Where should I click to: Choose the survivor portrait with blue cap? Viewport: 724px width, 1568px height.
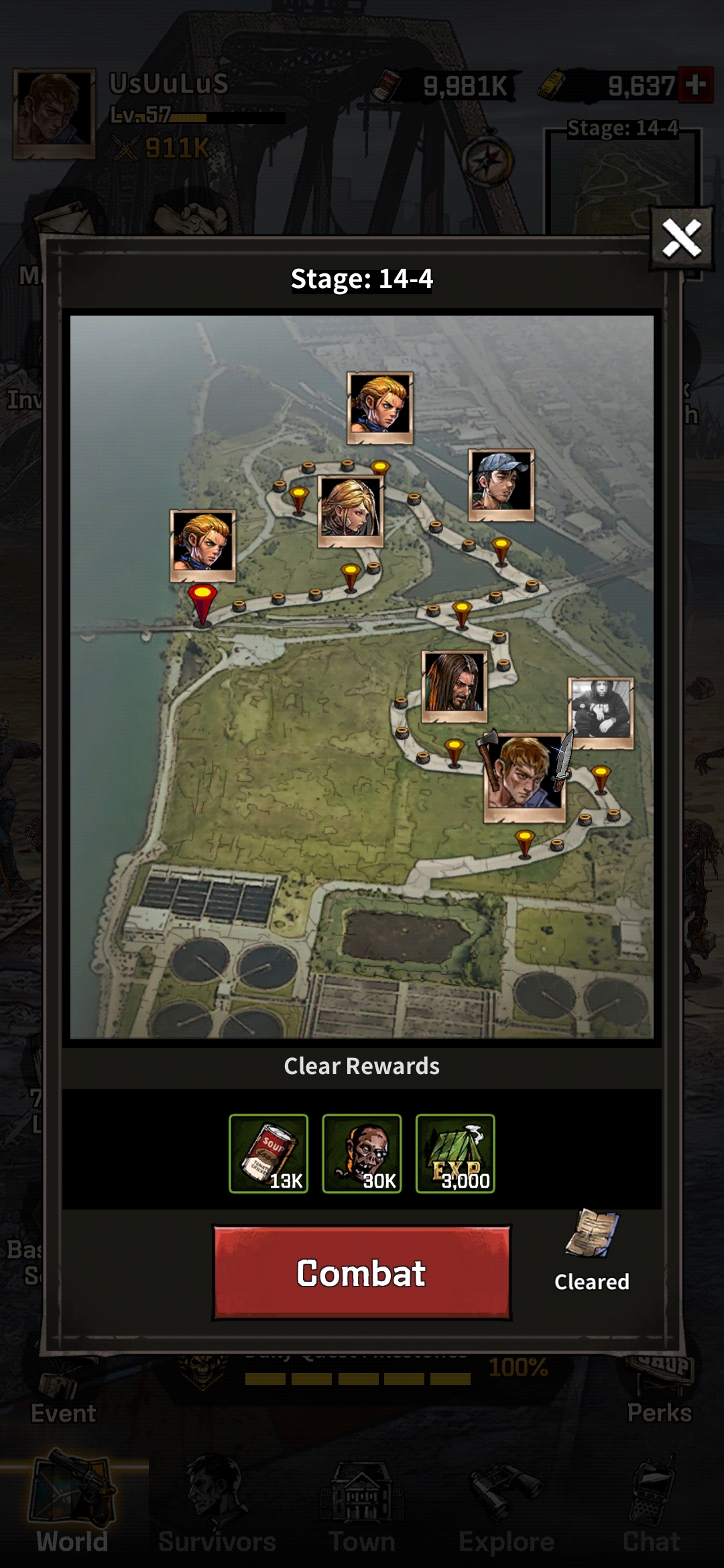click(501, 484)
